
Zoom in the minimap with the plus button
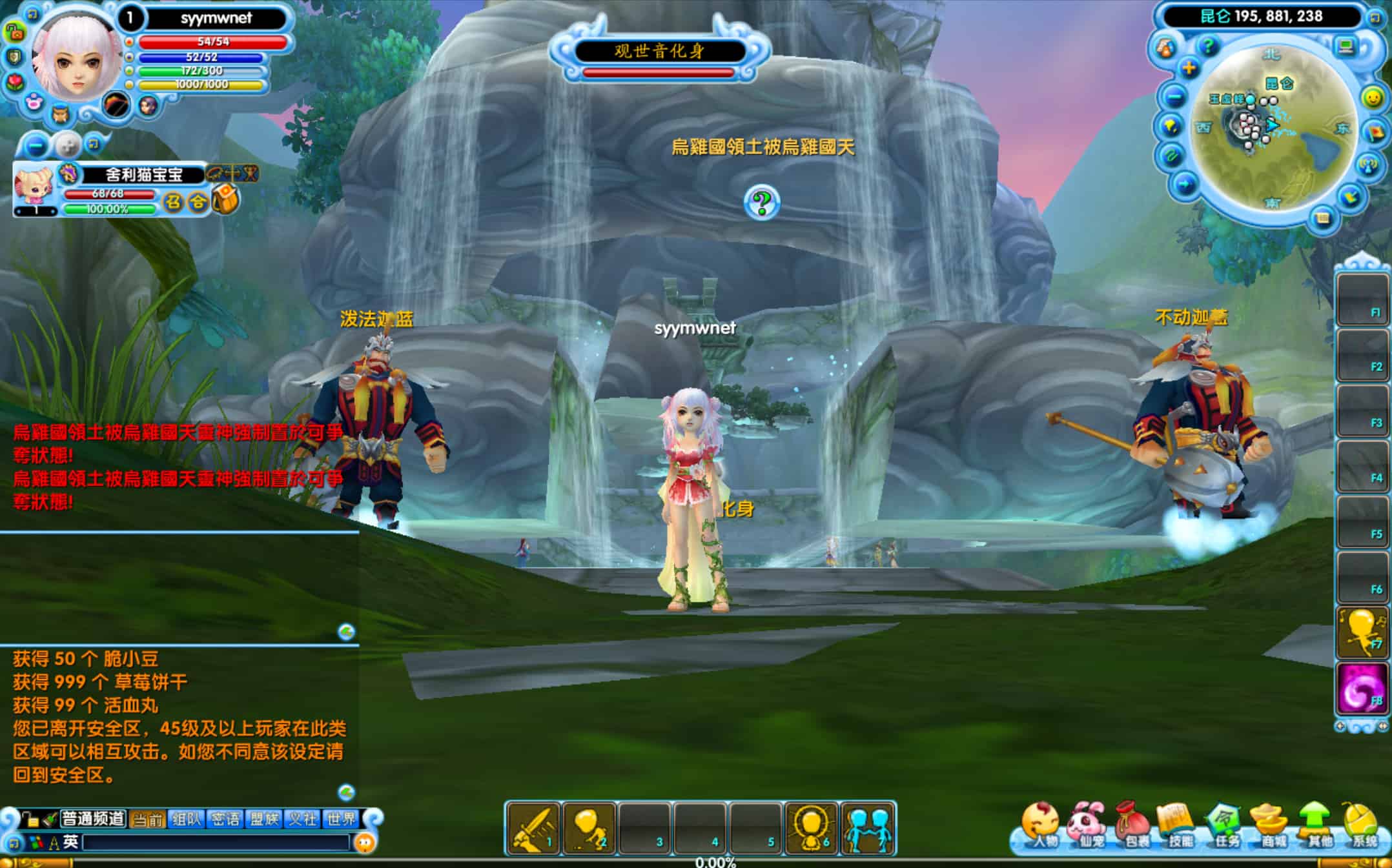click(x=1189, y=68)
